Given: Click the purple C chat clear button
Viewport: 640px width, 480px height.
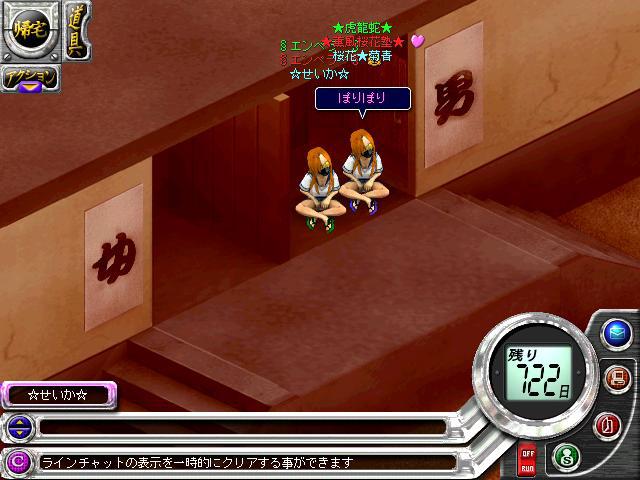Looking at the screenshot, I should point(18,461).
